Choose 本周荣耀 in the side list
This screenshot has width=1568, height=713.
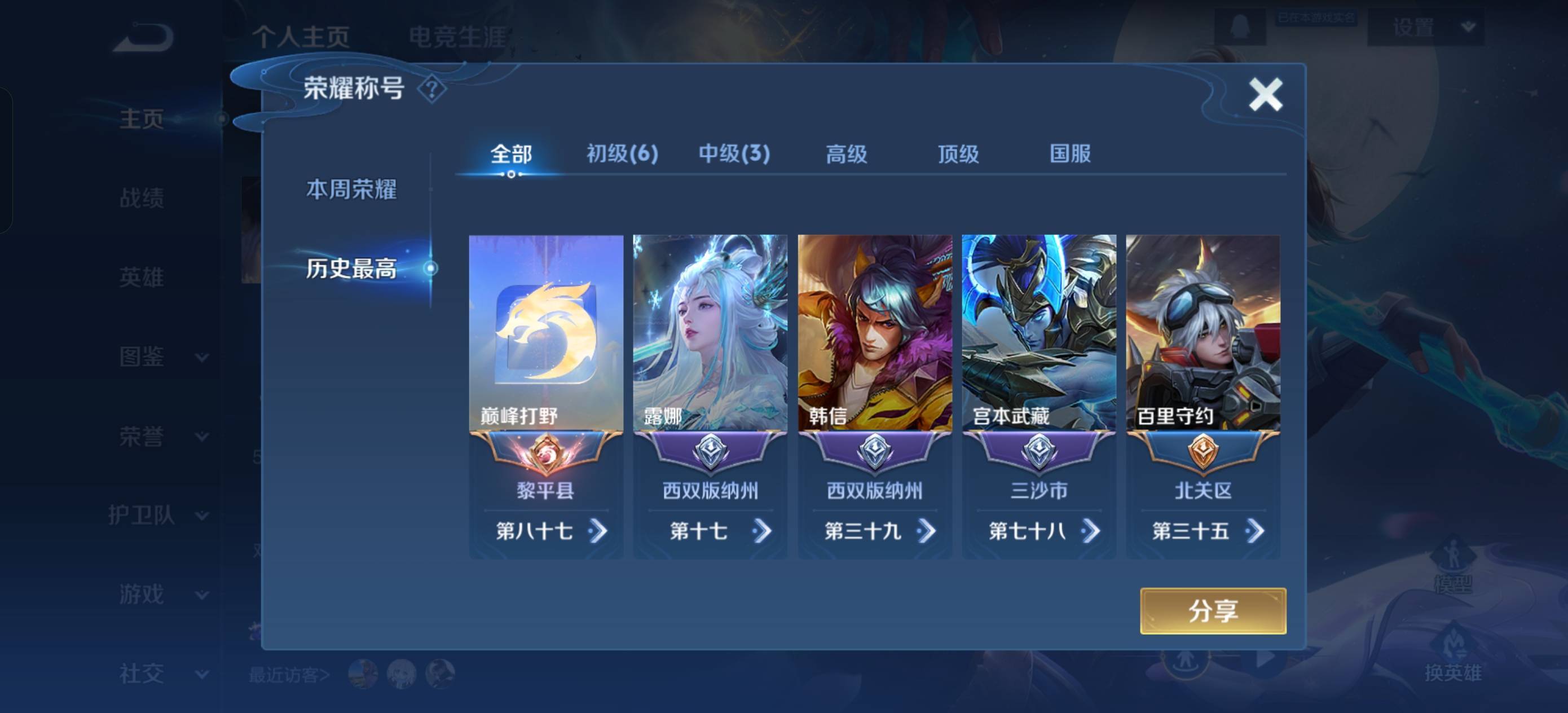[x=351, y=190]
